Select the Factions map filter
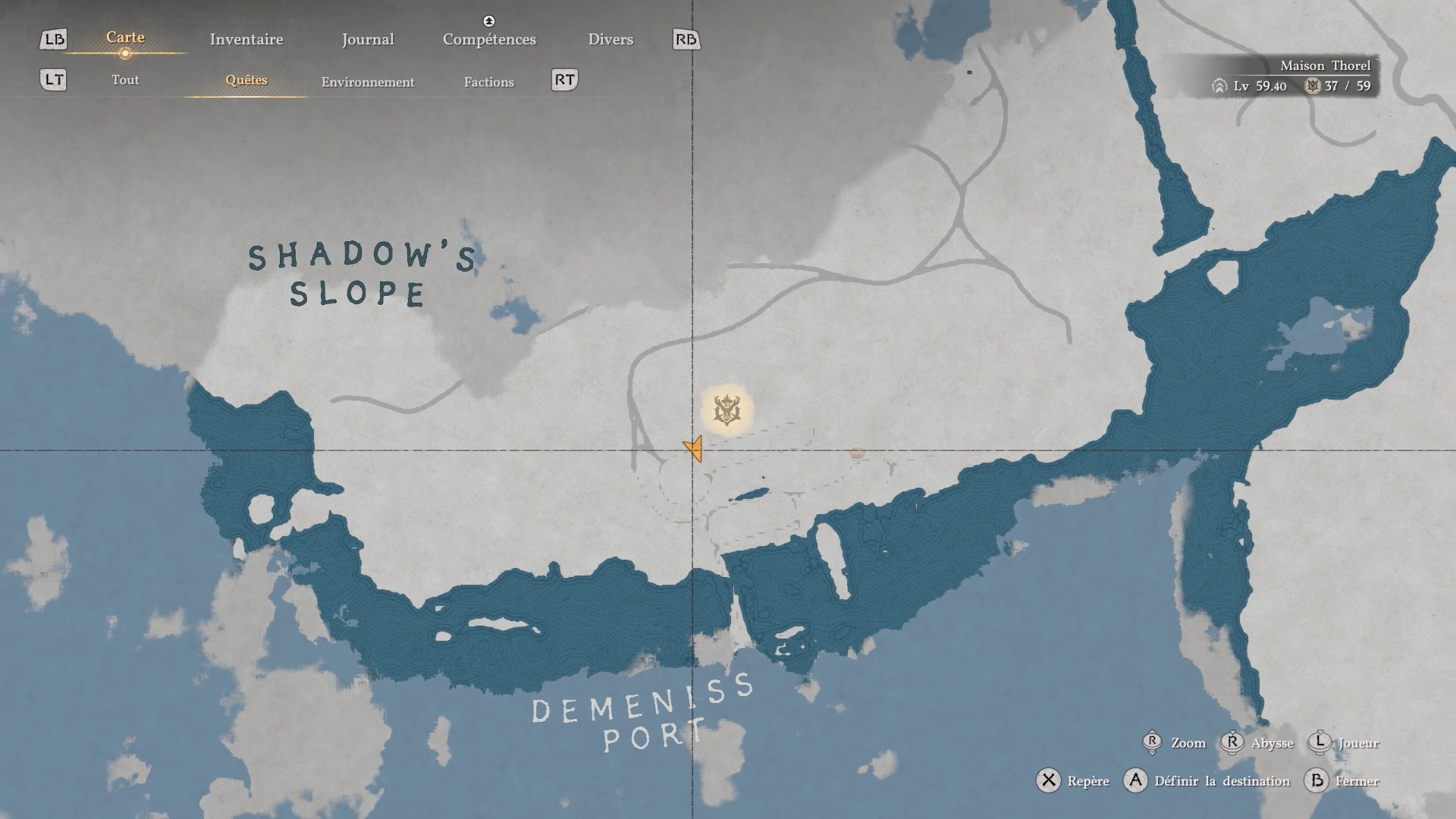 tap(489, 82)
